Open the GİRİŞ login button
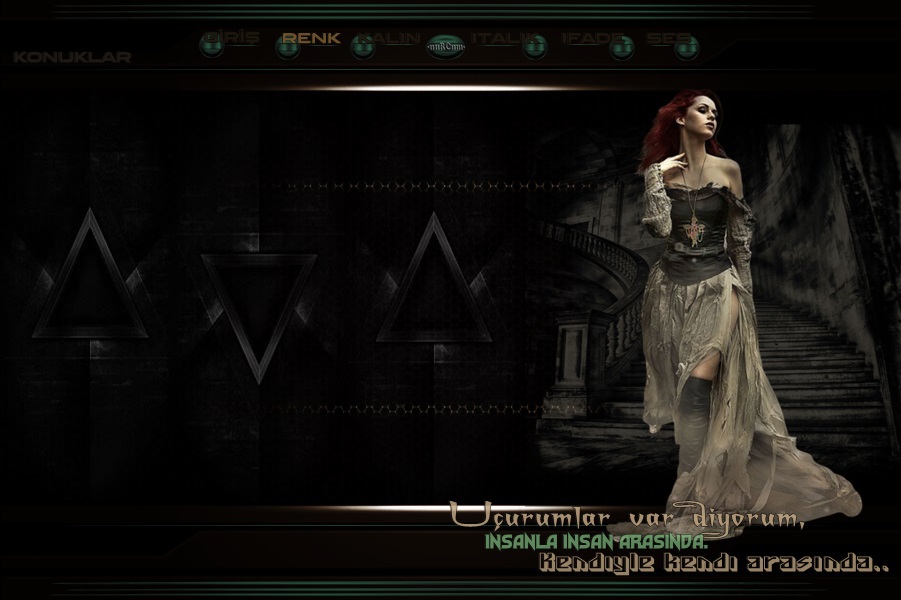Screen dimensions: 901x600 click(x=230, y=40)
